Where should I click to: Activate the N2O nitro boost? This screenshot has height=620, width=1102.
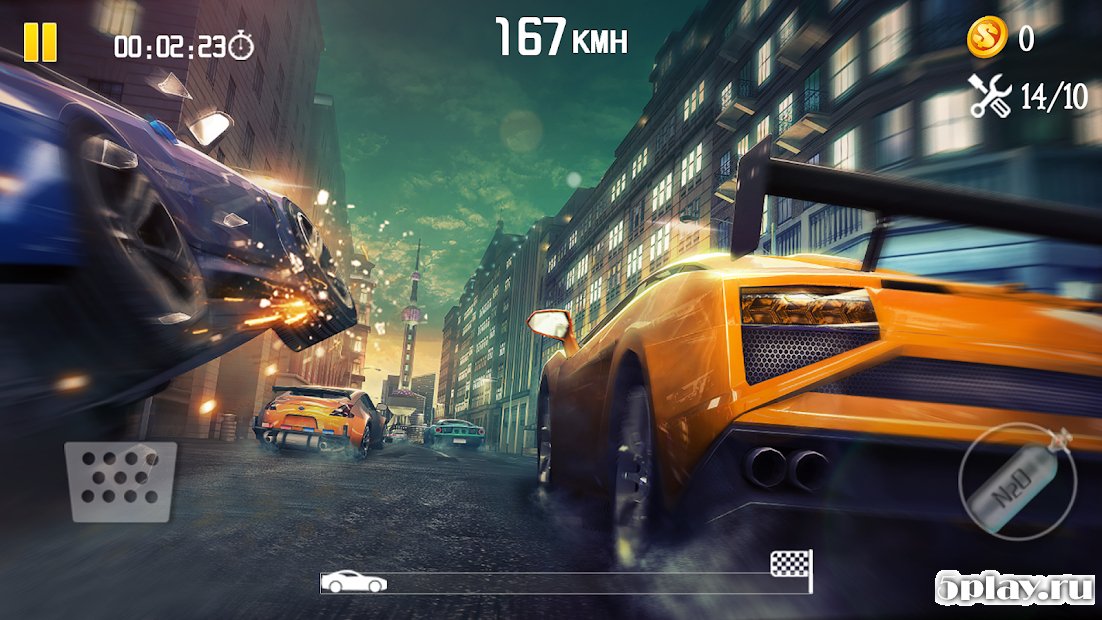click(1018, 481)
